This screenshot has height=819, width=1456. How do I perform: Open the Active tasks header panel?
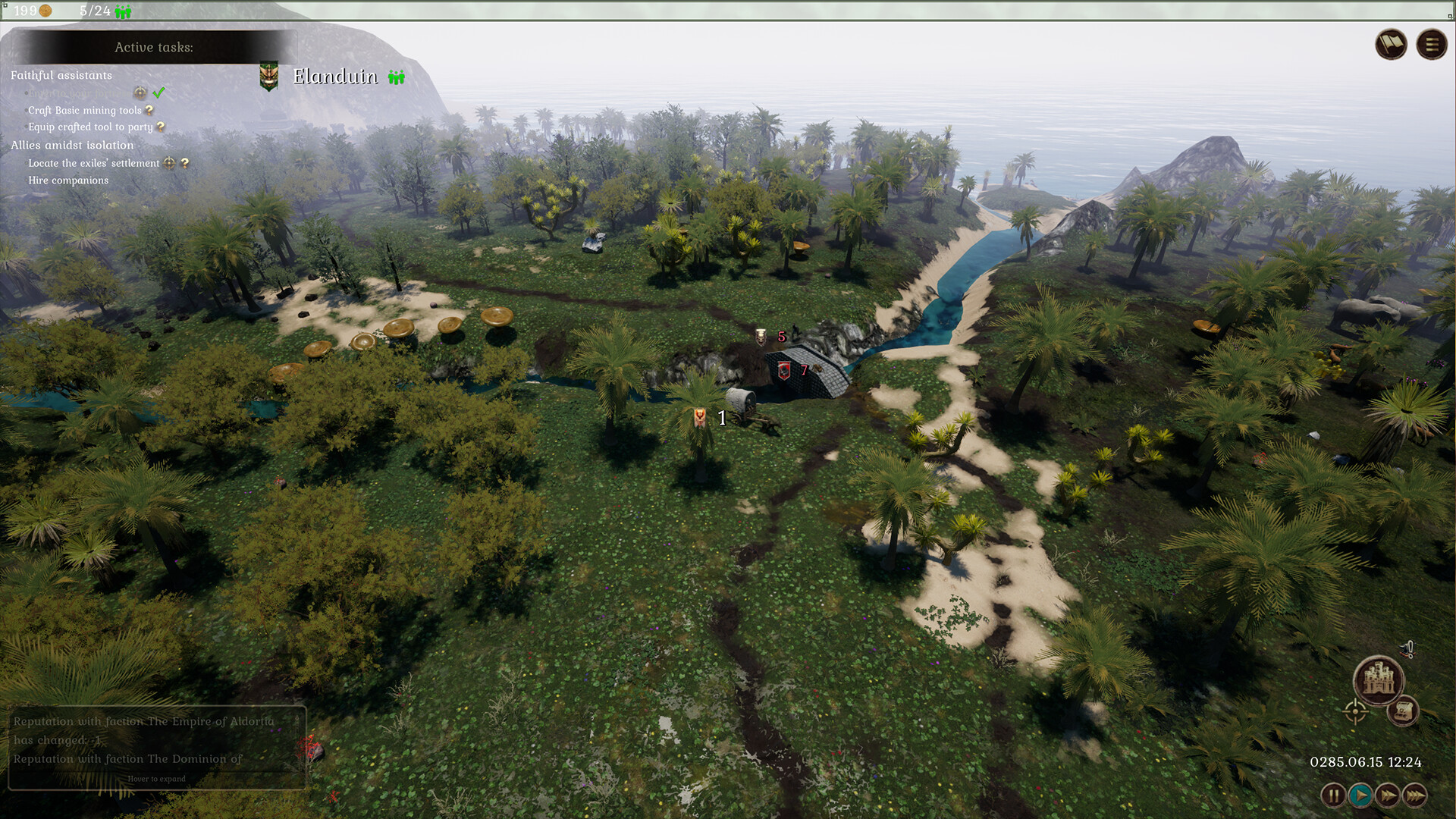coord(154,47)
